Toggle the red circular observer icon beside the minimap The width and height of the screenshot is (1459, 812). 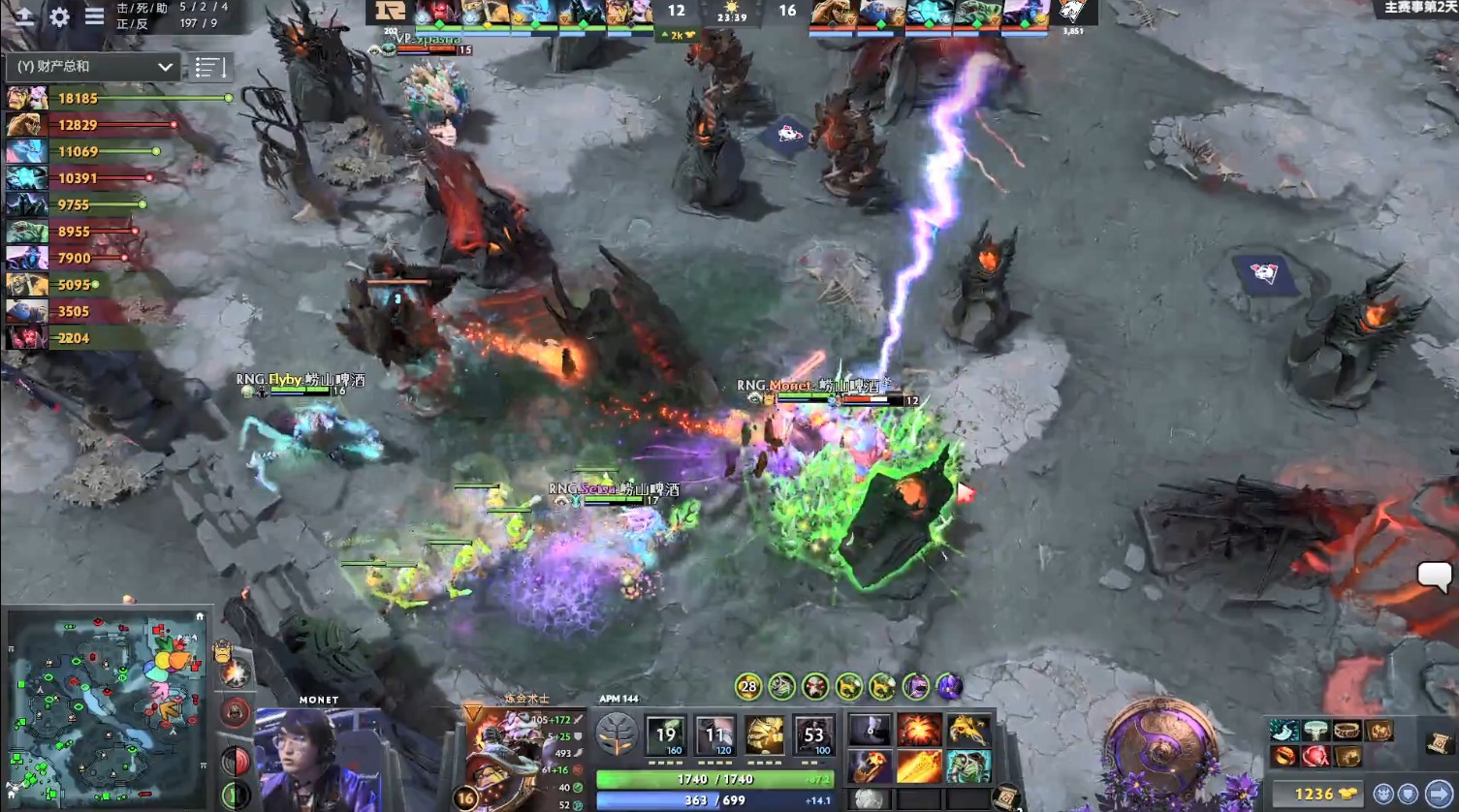point(233,712)
